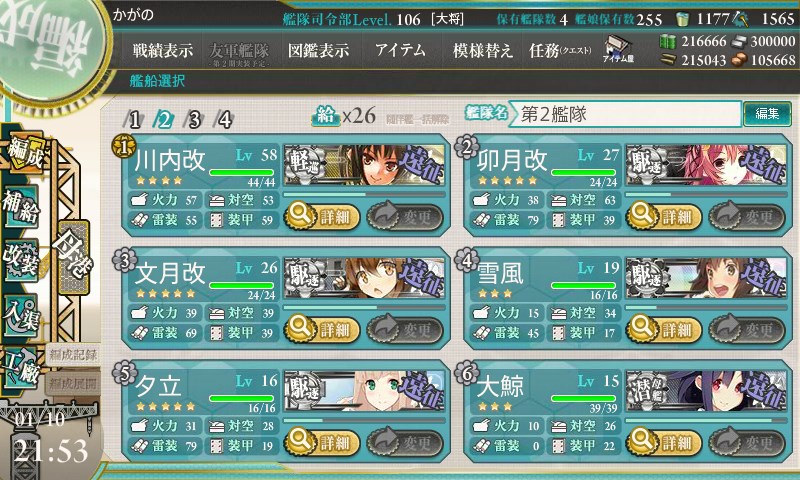Open 模様替え room decoration menu
The height and width of the screenshot is (480, 800).
(483, 50)
